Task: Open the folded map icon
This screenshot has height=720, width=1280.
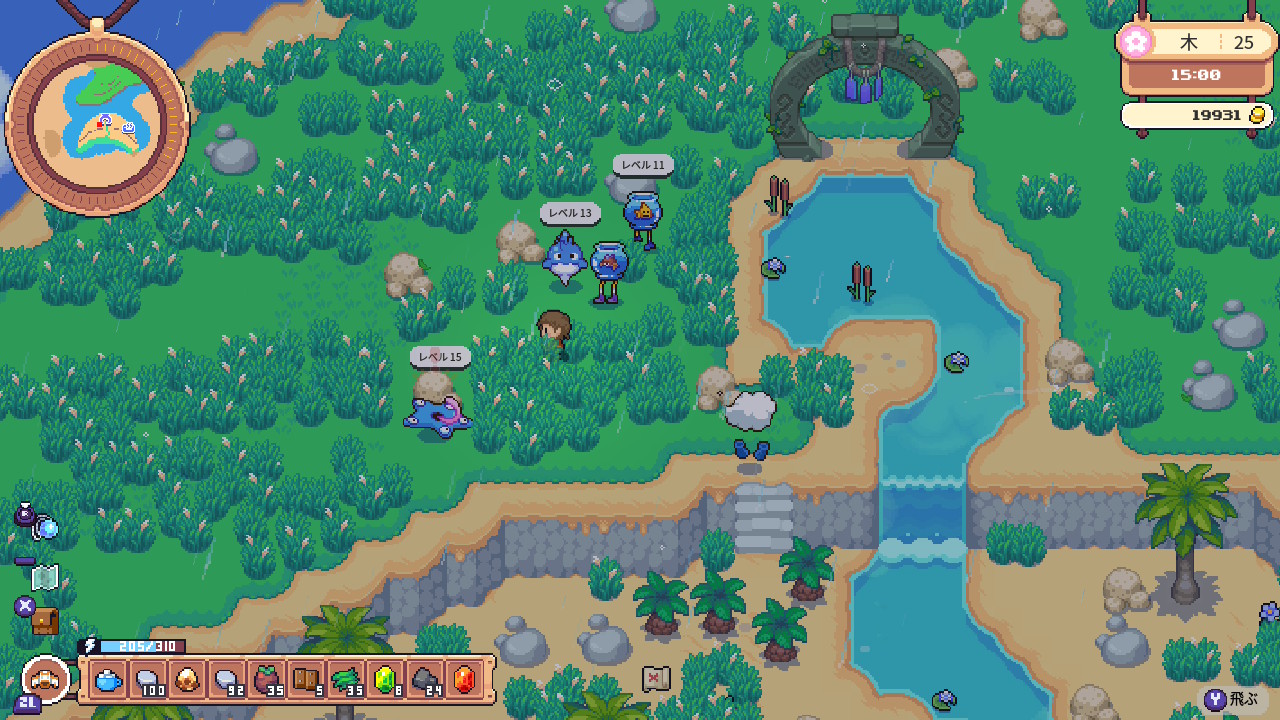Action: point(45,577)
